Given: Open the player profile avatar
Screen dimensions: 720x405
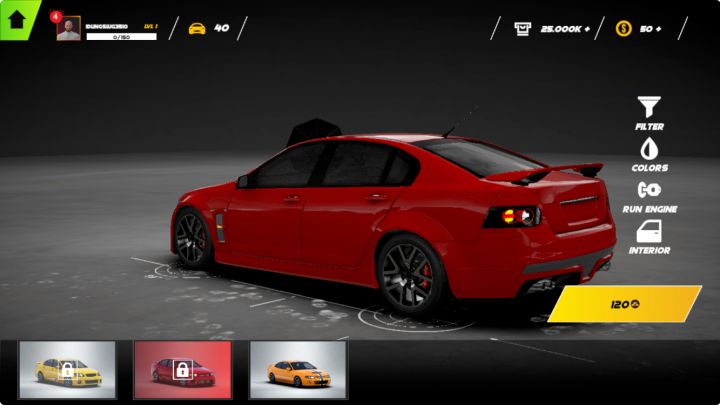Looking at the screenshot, I should click(x=69, y=28).
